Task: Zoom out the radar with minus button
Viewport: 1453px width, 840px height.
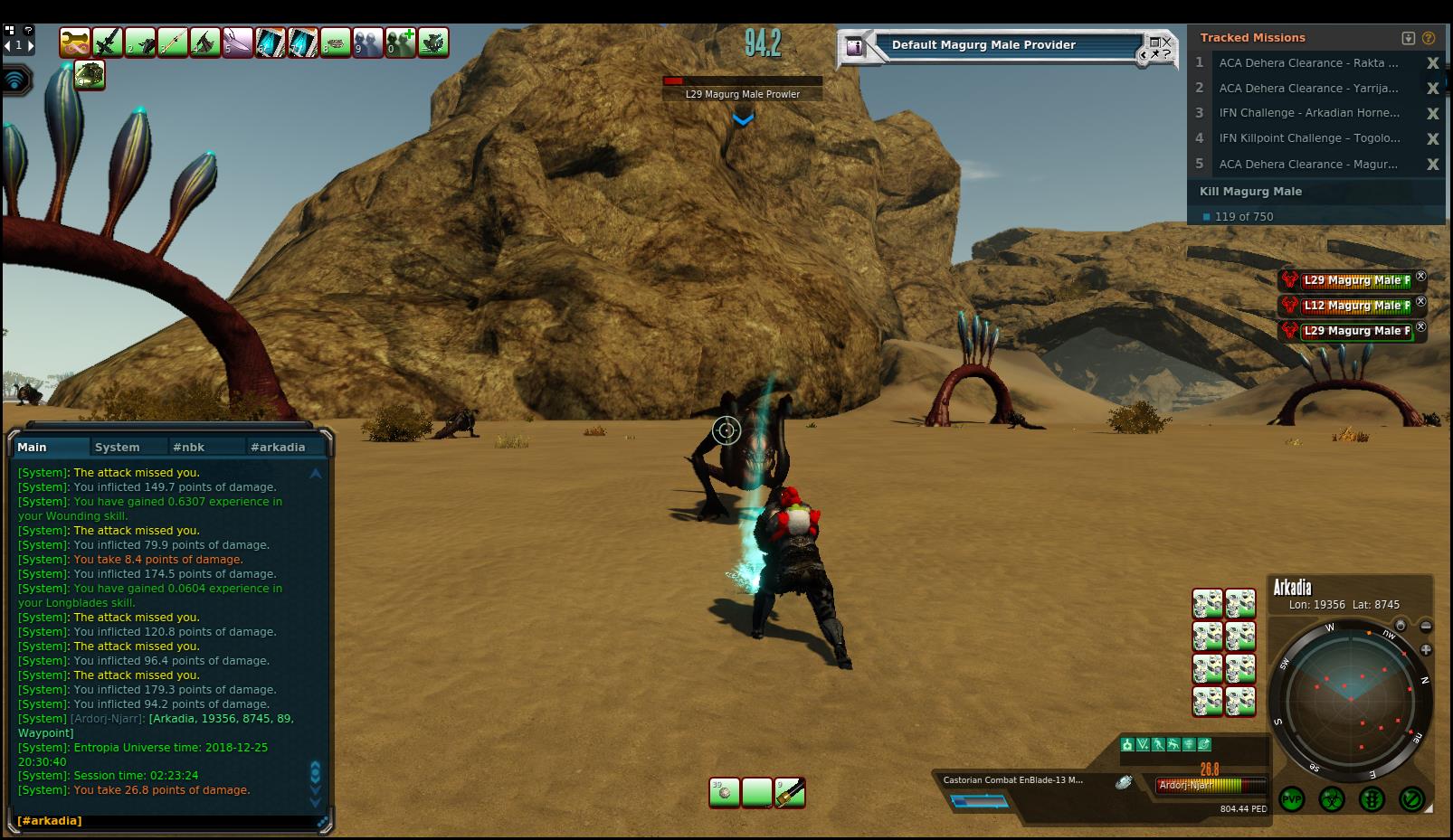Action: coord(1426,626)
